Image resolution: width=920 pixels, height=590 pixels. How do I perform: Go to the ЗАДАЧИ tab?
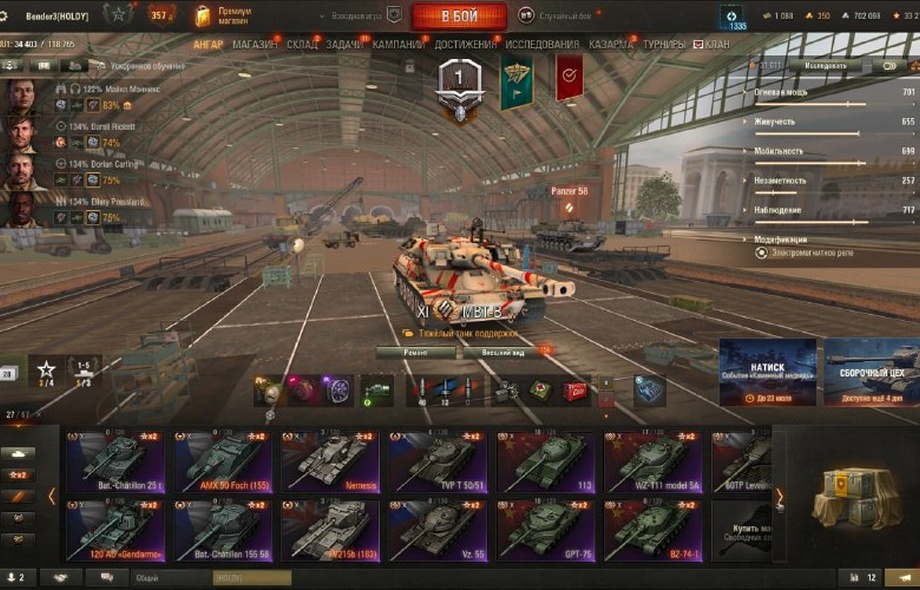345,45
